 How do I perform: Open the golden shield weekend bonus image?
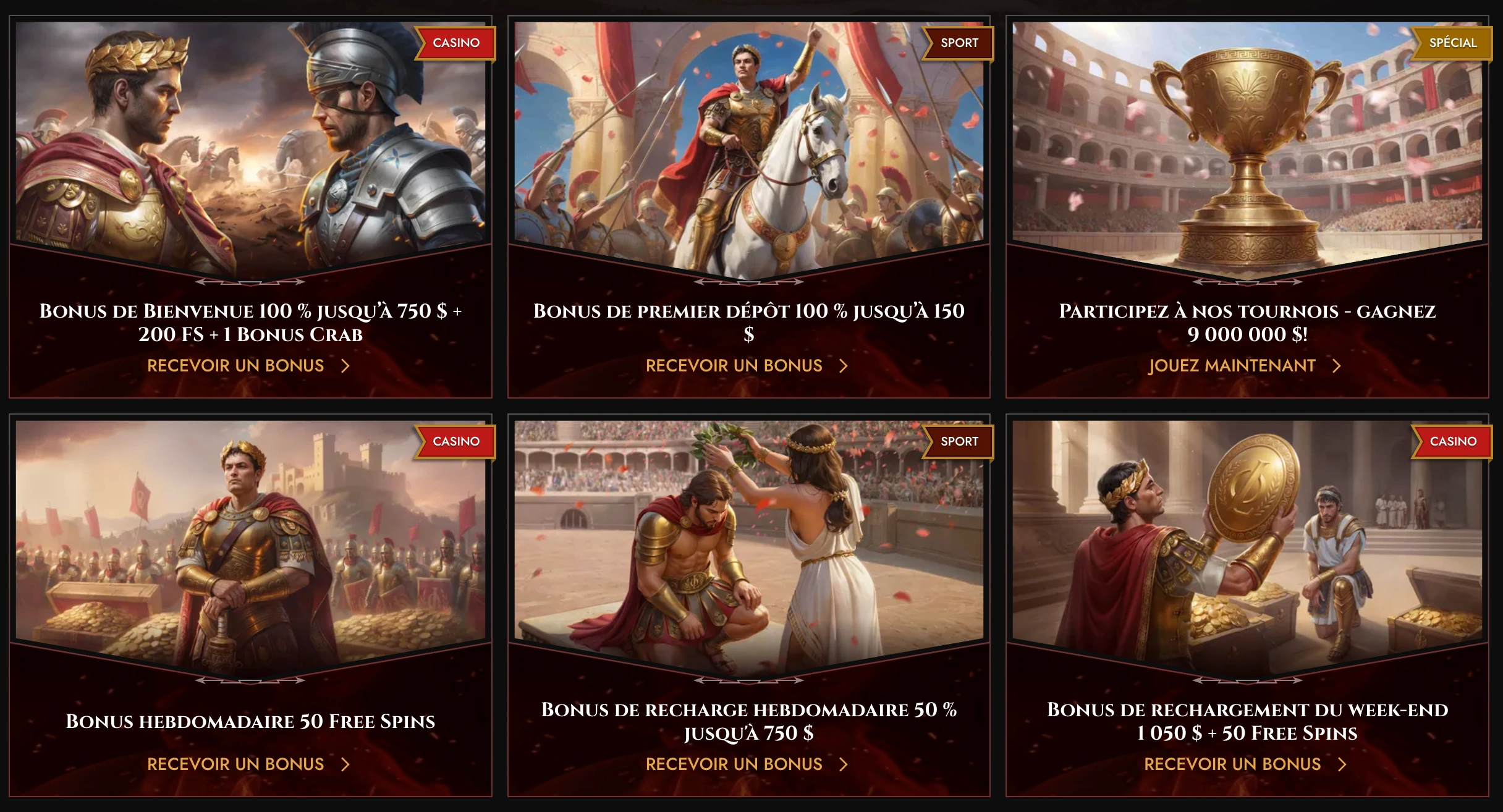[1247, 538]
